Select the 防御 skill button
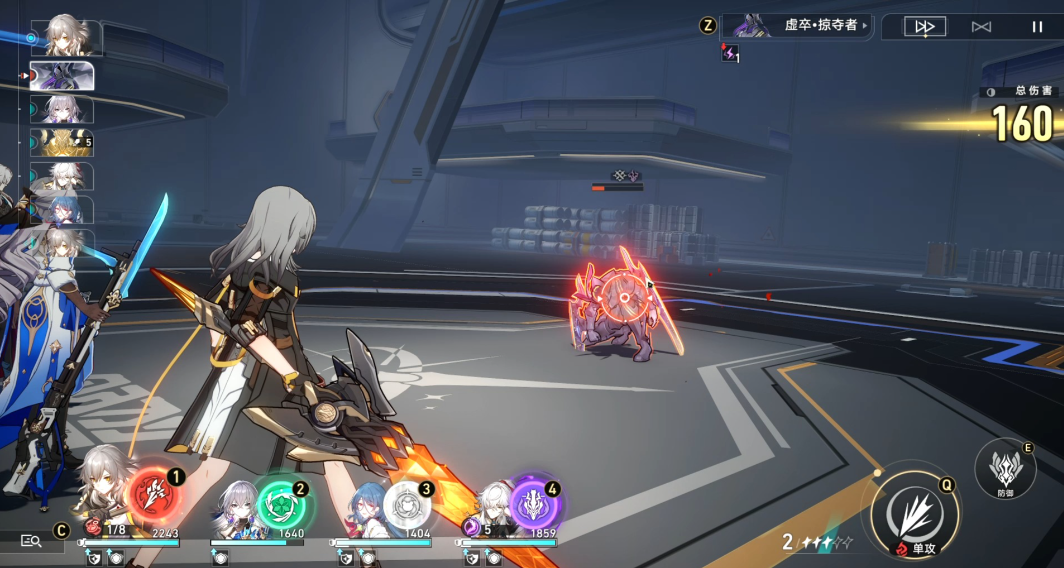The image size is (1064, 568). (1004, 468)
